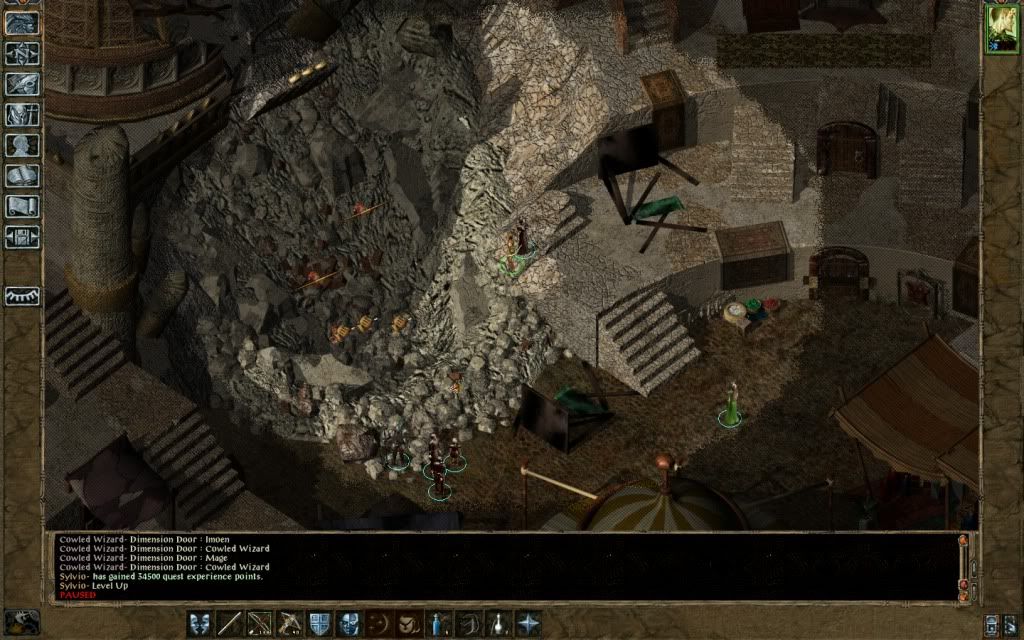Viewport: 1024px width, 640px height.
Task: Use the blue potion quick item
Action: [438, 622]
